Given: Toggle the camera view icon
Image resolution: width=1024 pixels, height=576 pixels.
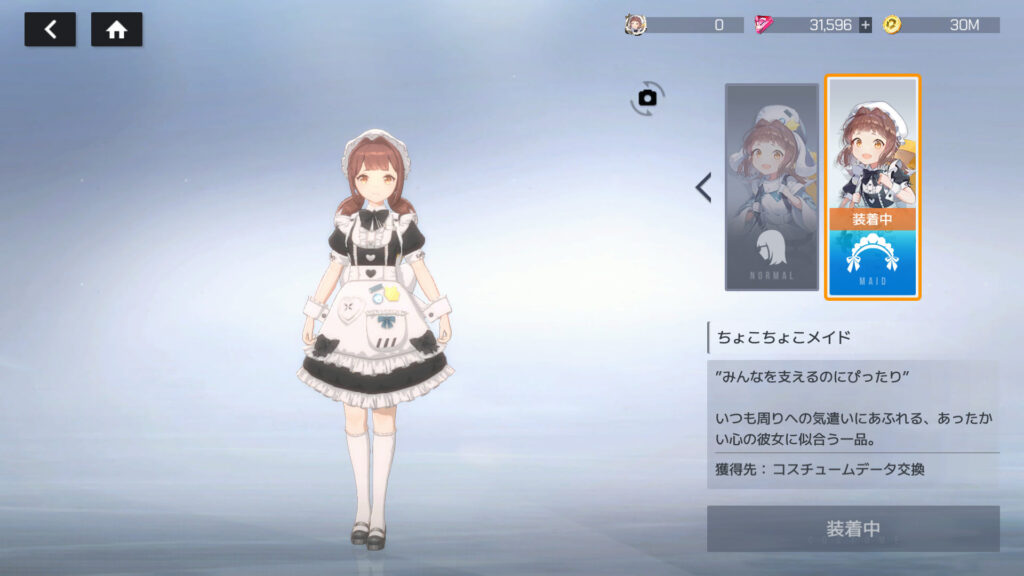Looking at the screenshot, I should pos(647,98).
